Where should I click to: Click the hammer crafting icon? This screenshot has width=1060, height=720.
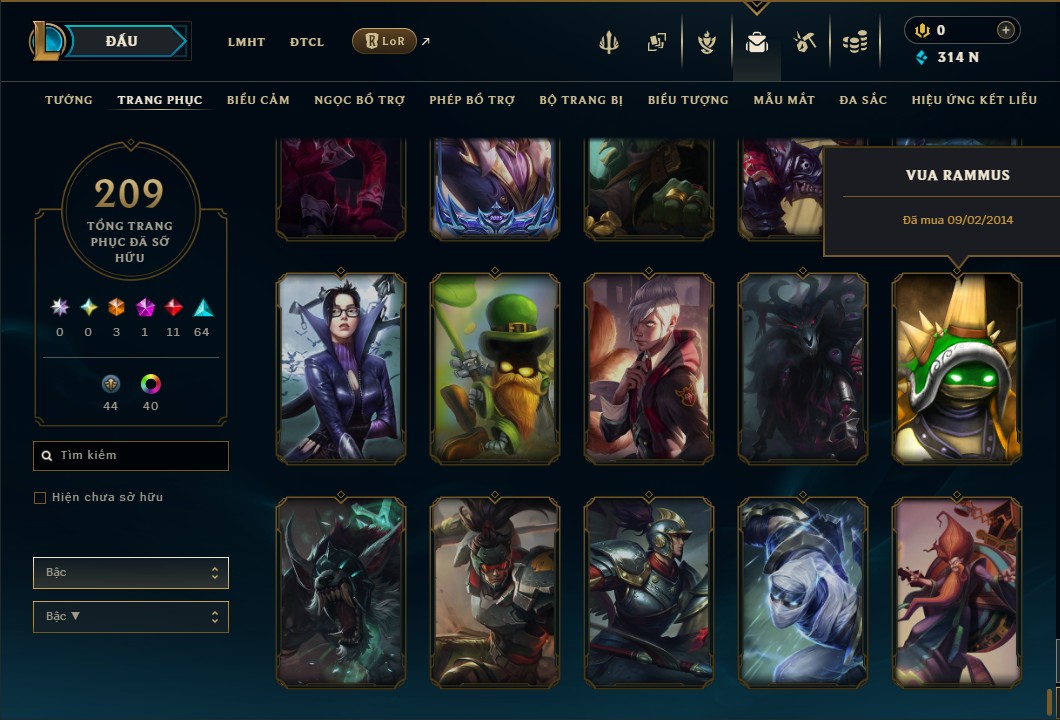click(805, 42)
